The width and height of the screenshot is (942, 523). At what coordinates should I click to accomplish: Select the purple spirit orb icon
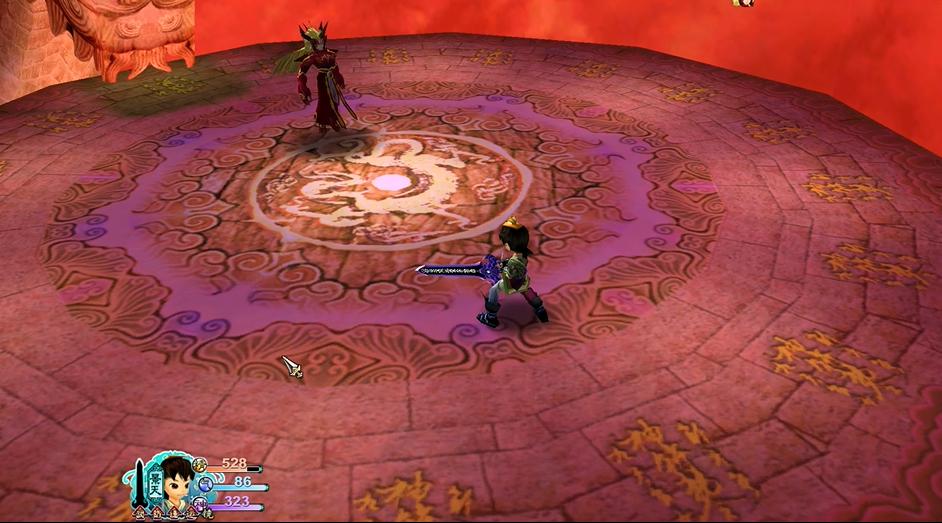203,502
